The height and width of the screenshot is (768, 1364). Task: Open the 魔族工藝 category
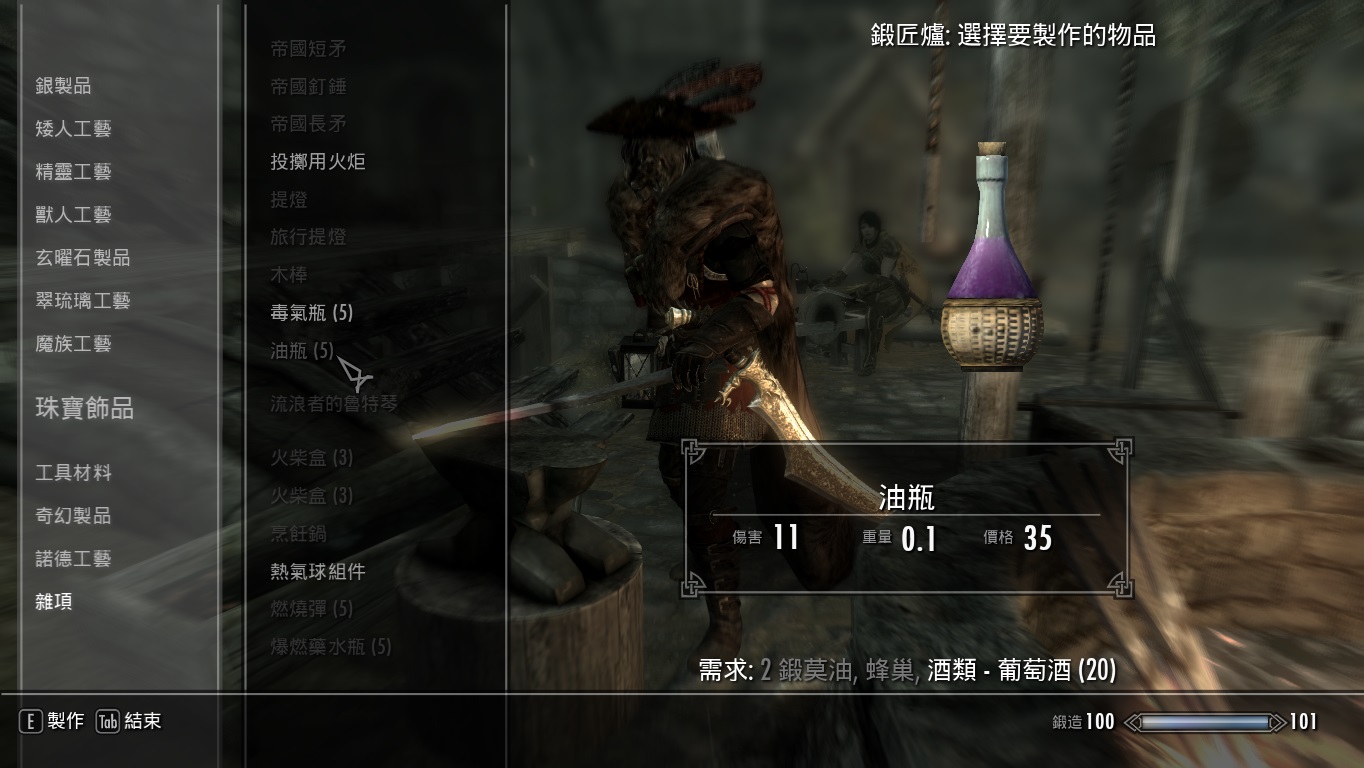point(66,343)
